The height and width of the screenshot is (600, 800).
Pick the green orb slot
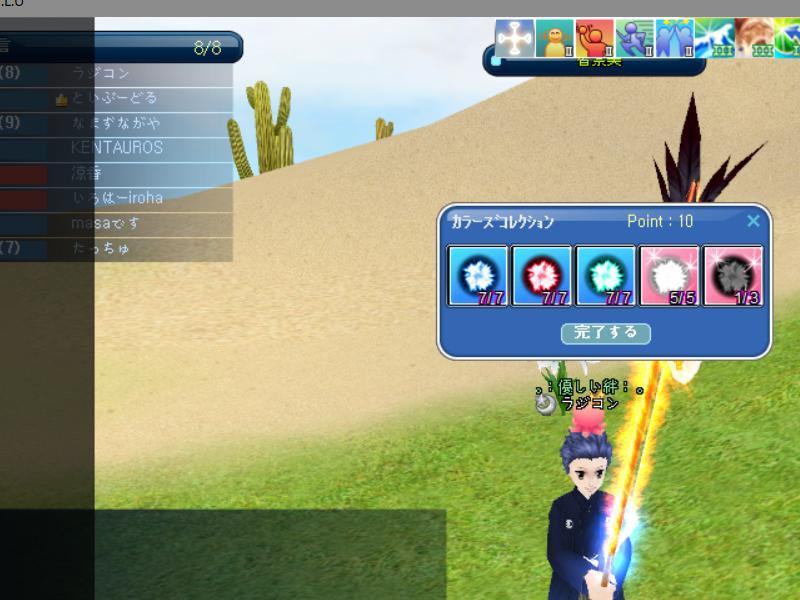(605, 276)
